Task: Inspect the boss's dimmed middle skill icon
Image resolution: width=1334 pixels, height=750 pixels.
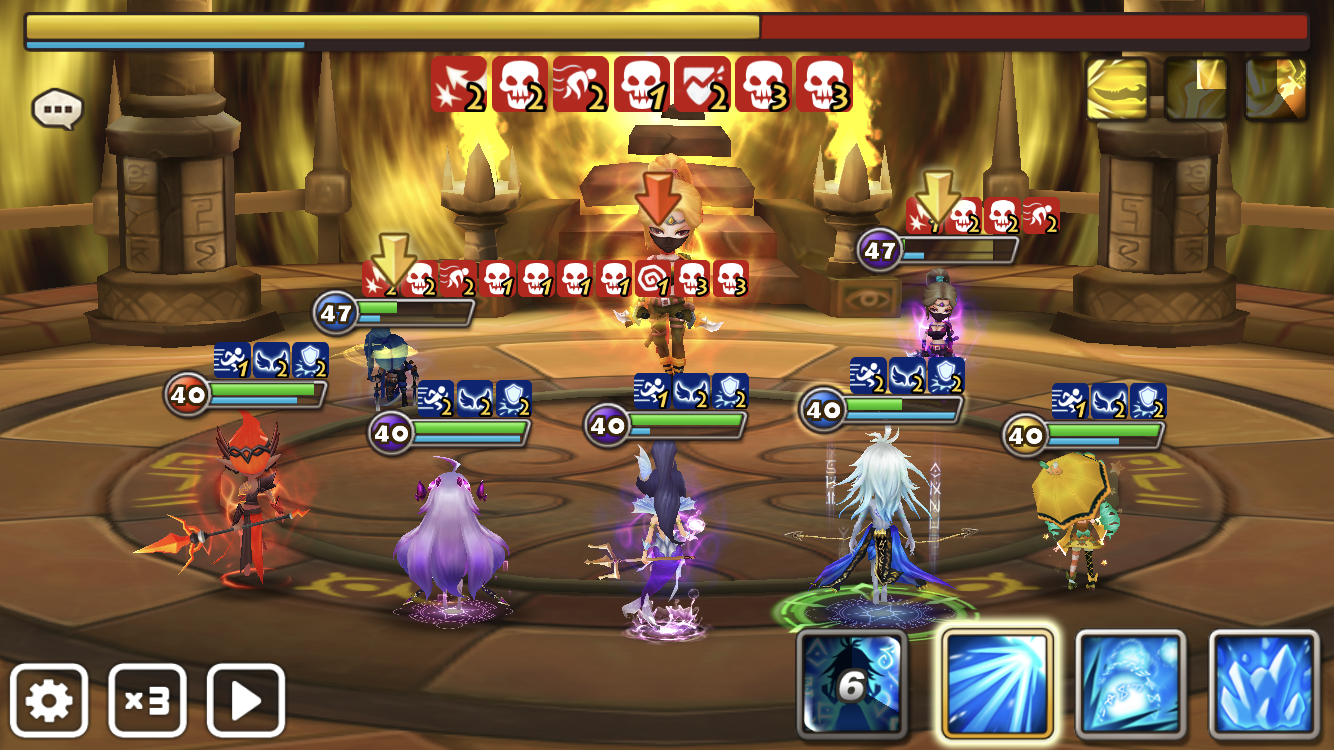Action: (1196, 89)
